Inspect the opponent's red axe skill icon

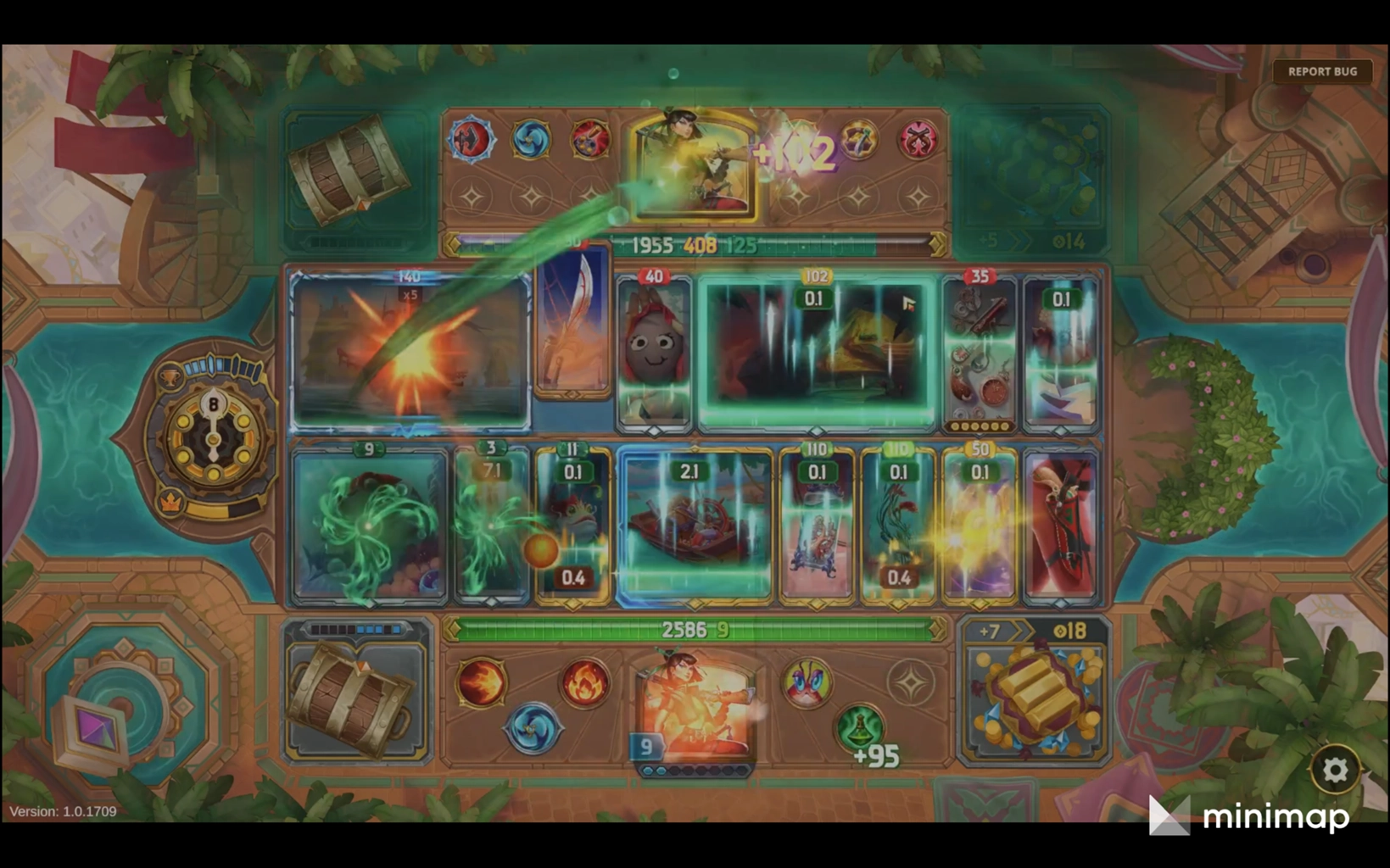coord(472,138)
